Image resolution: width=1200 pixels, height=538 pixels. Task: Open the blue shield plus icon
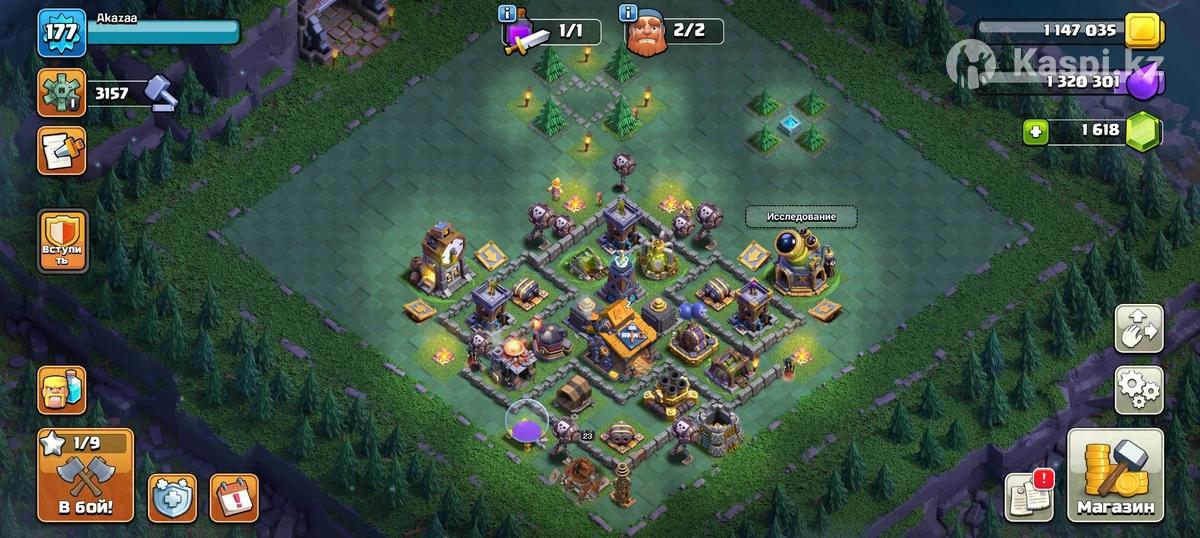(172, 496)
